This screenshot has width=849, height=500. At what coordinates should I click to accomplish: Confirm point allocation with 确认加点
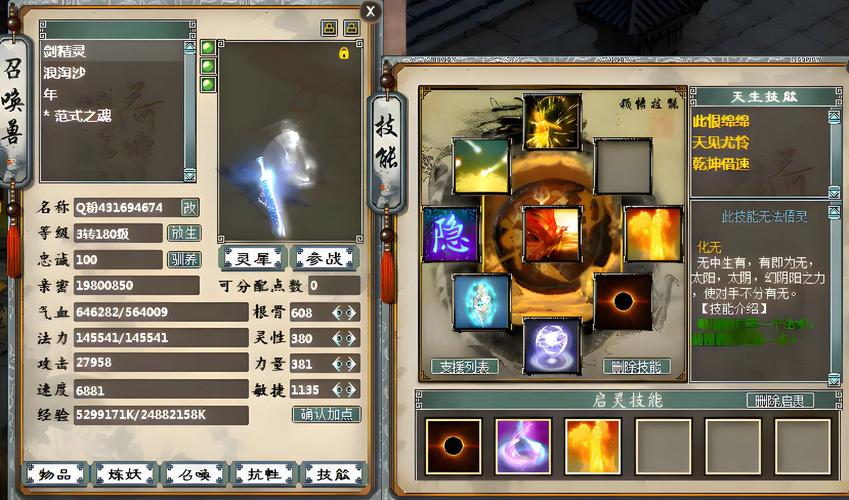point(326,414)
